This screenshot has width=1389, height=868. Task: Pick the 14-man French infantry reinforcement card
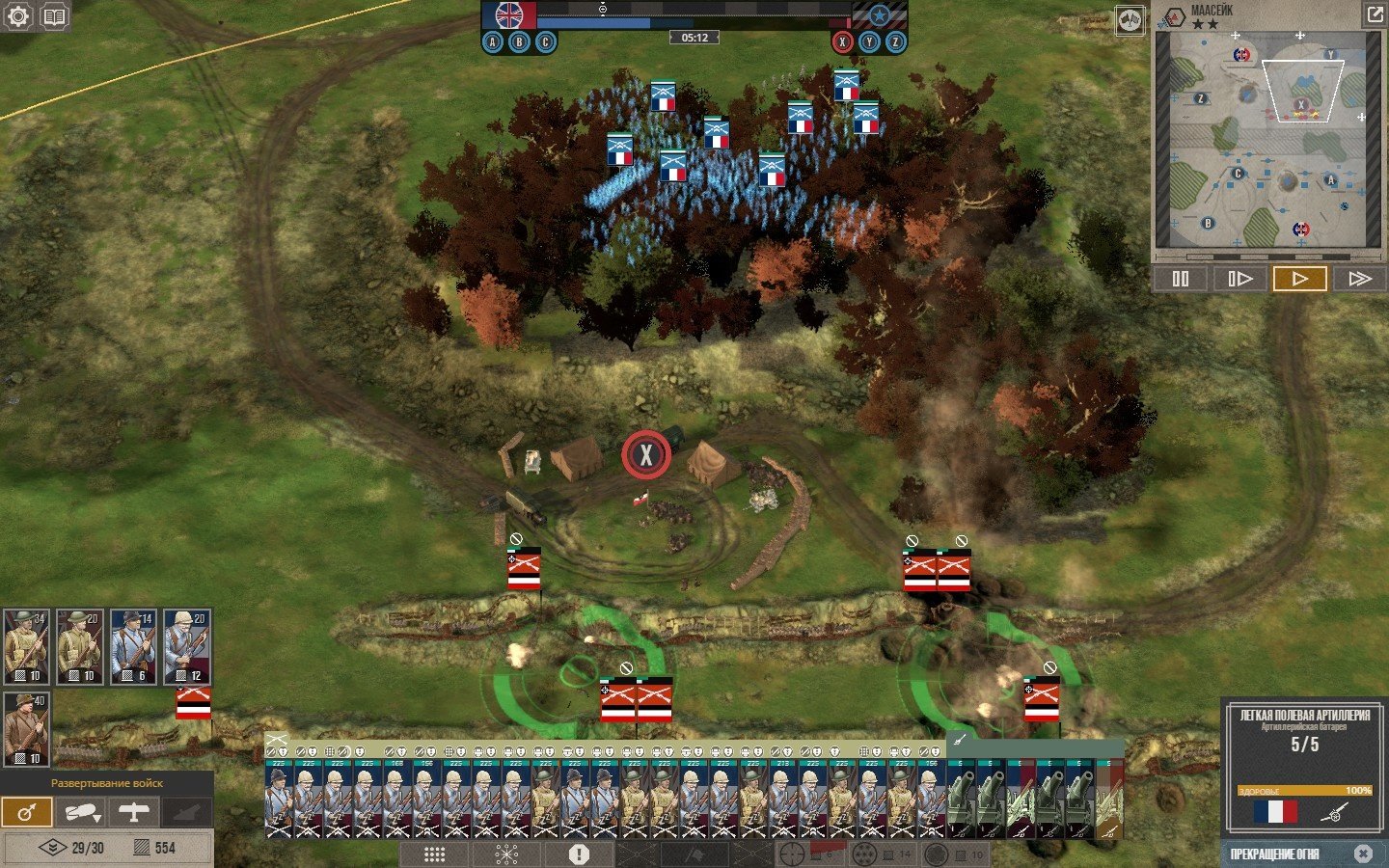pyautogui.click(x=133, y=646)
